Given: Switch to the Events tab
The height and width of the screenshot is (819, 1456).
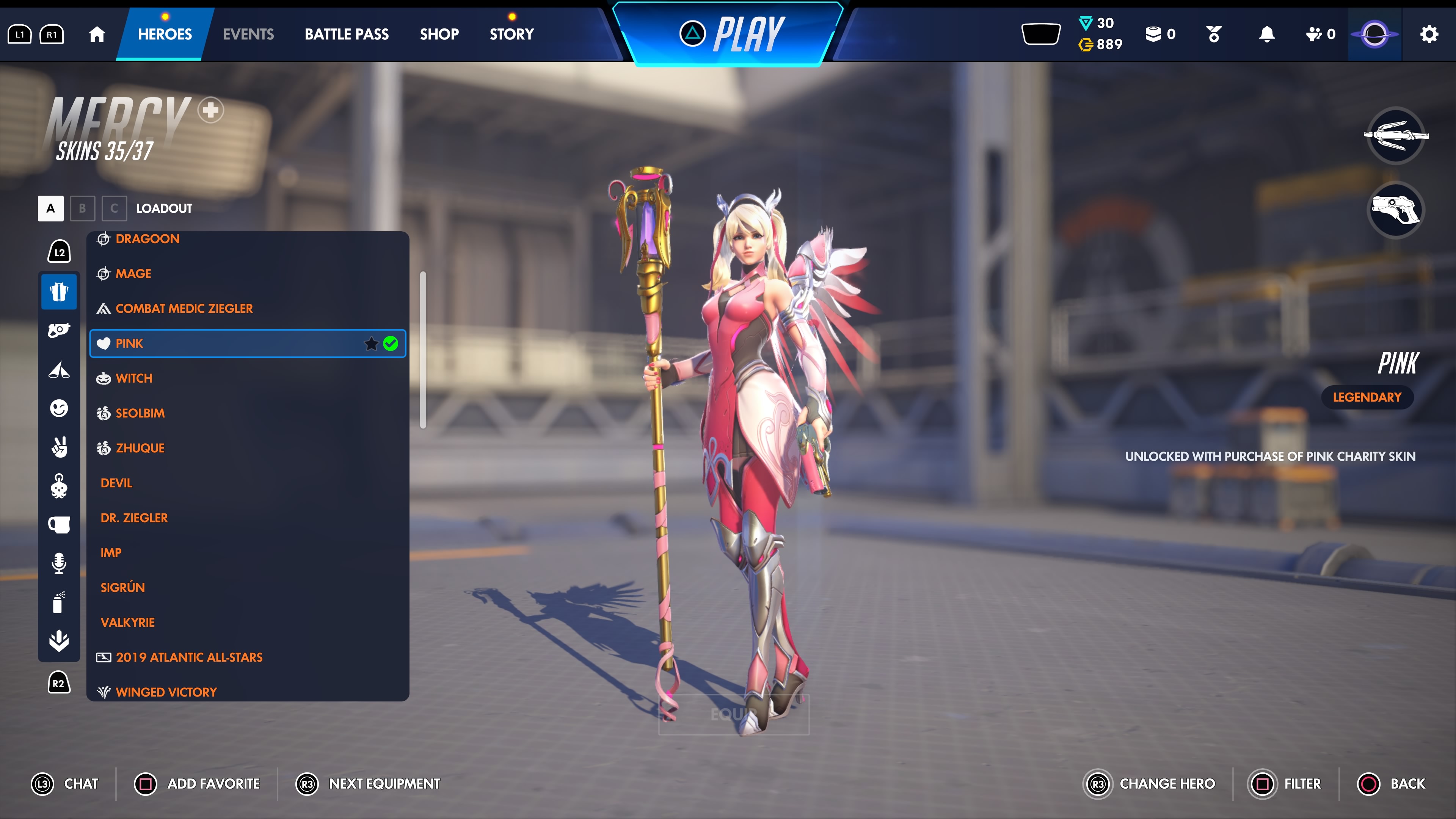Looking at the screenshot, I should [248, 35].
